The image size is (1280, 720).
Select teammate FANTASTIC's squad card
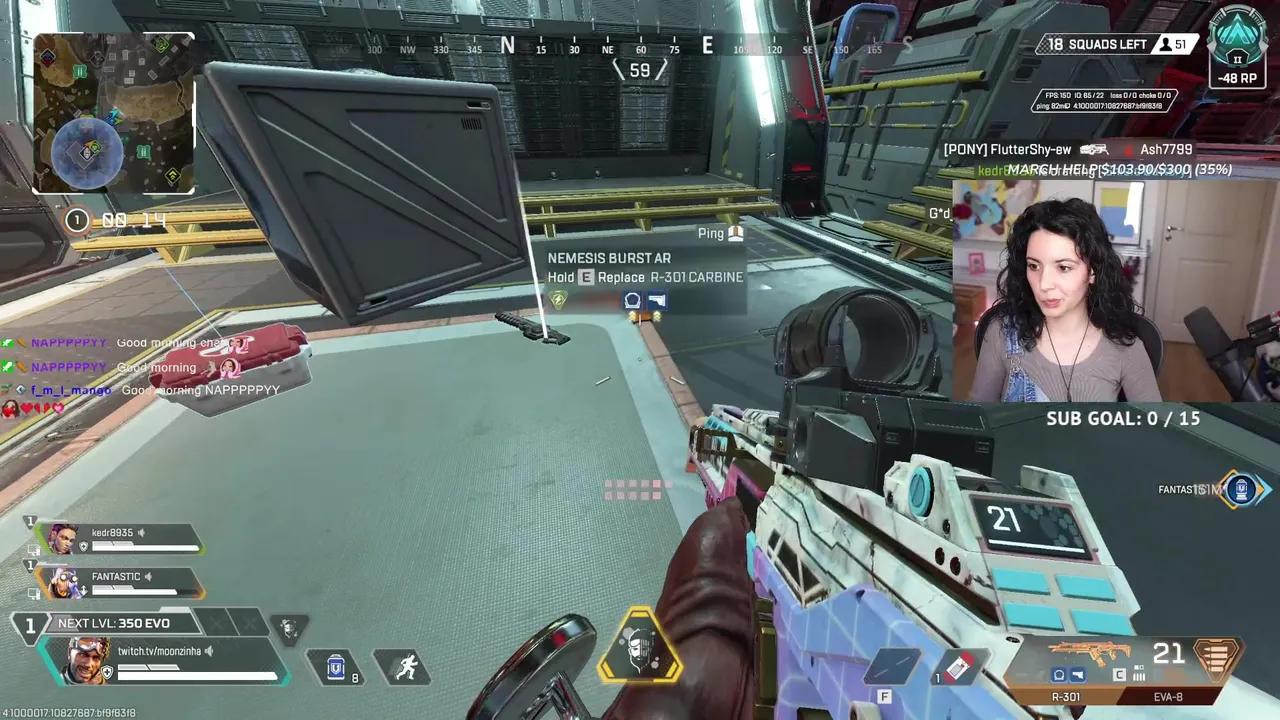point(118,582)
